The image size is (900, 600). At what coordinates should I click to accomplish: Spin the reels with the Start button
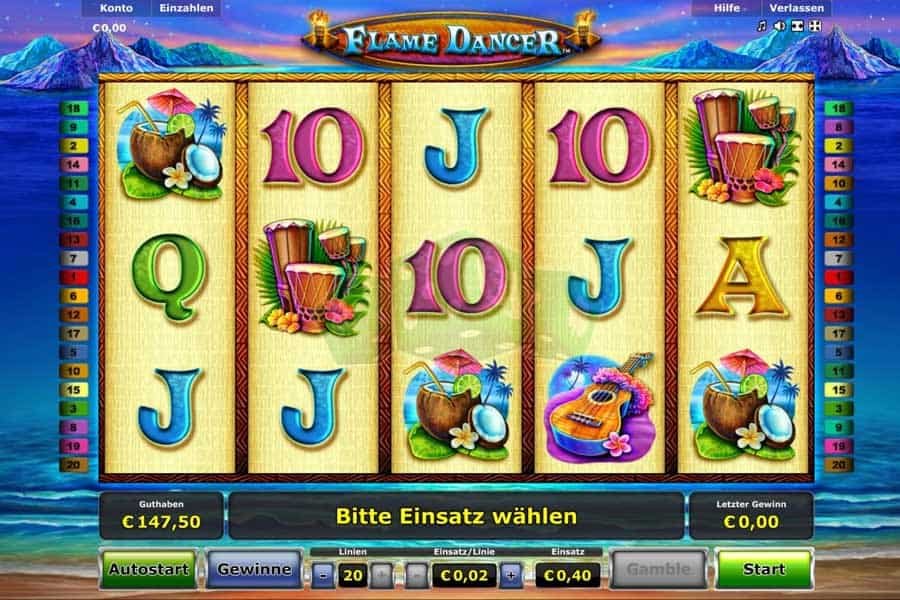[764, 569]
